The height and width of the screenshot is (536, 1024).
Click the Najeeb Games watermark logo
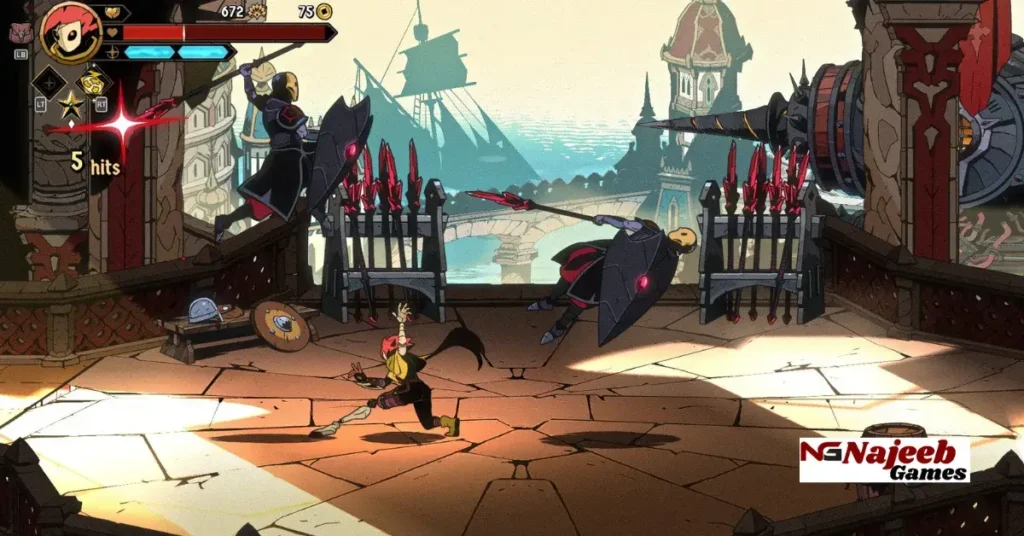click(884, 459)
